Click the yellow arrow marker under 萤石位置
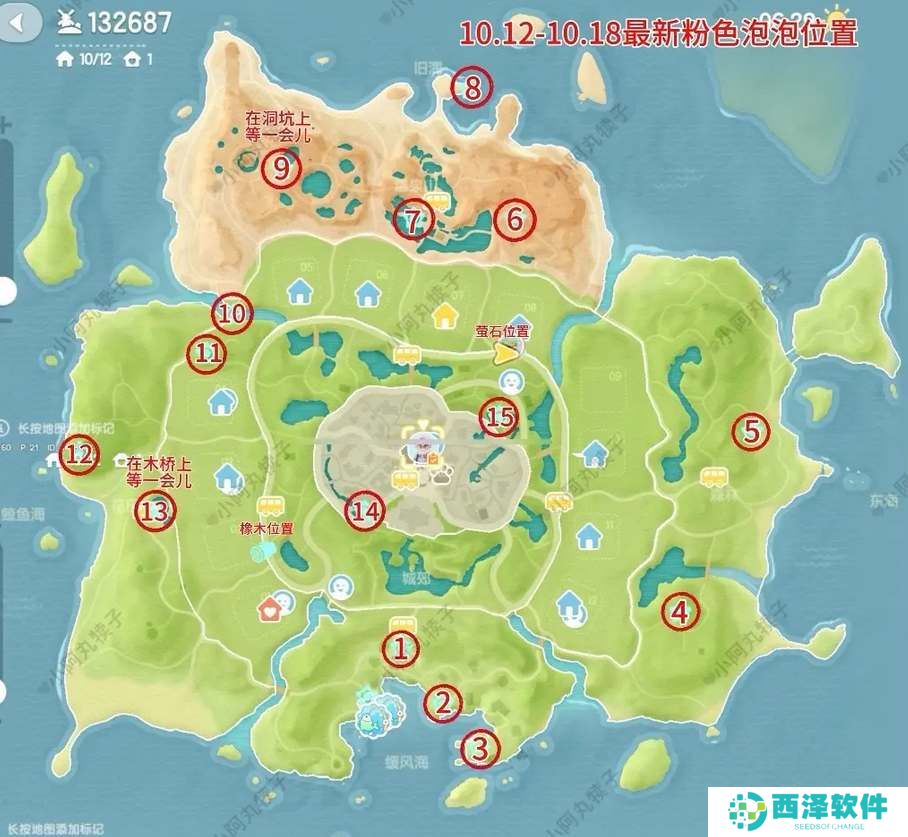The image size is (908, 837). 508,351
